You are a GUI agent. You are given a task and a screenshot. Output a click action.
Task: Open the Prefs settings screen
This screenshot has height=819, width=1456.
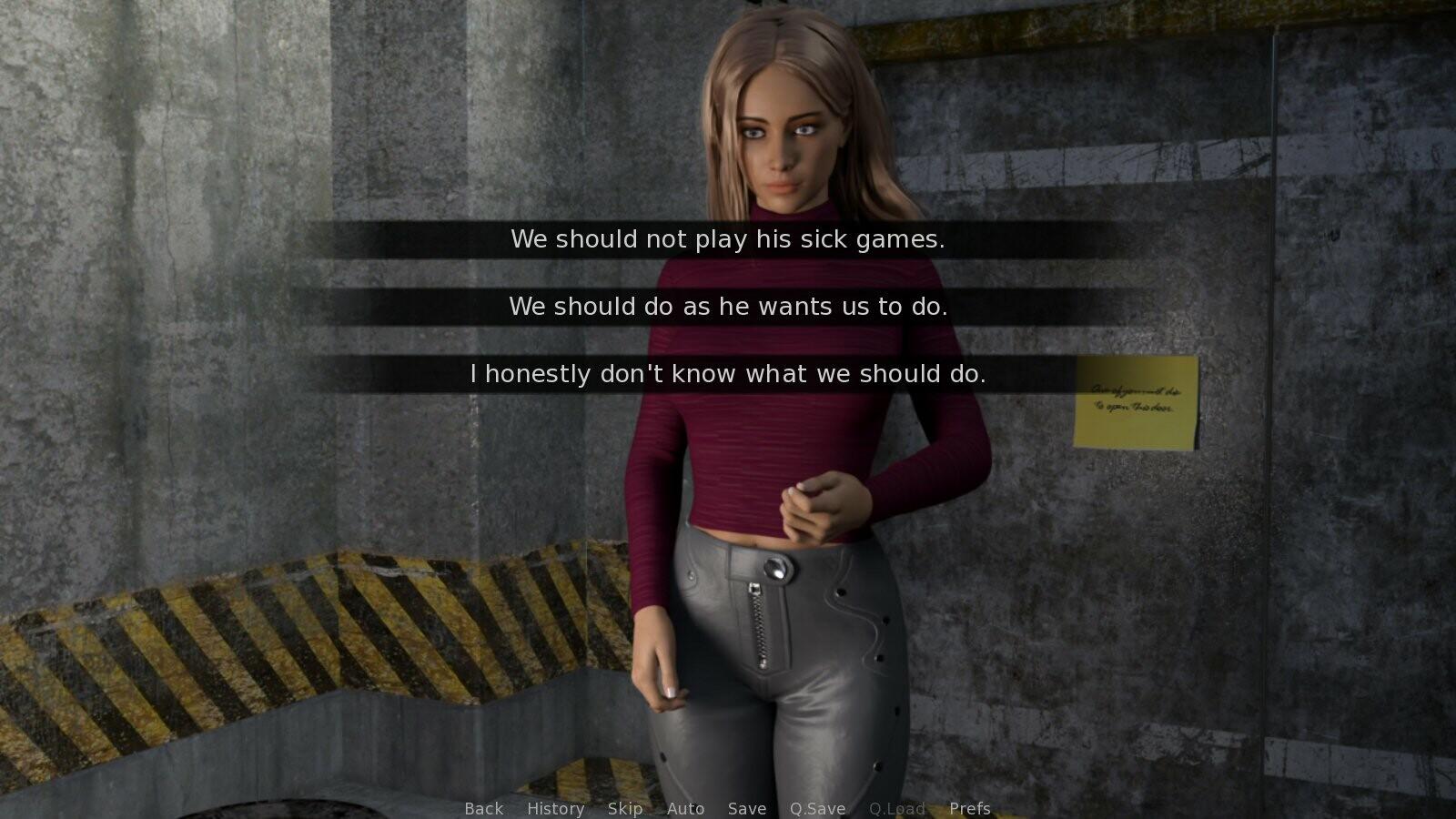tap(969, 808)
